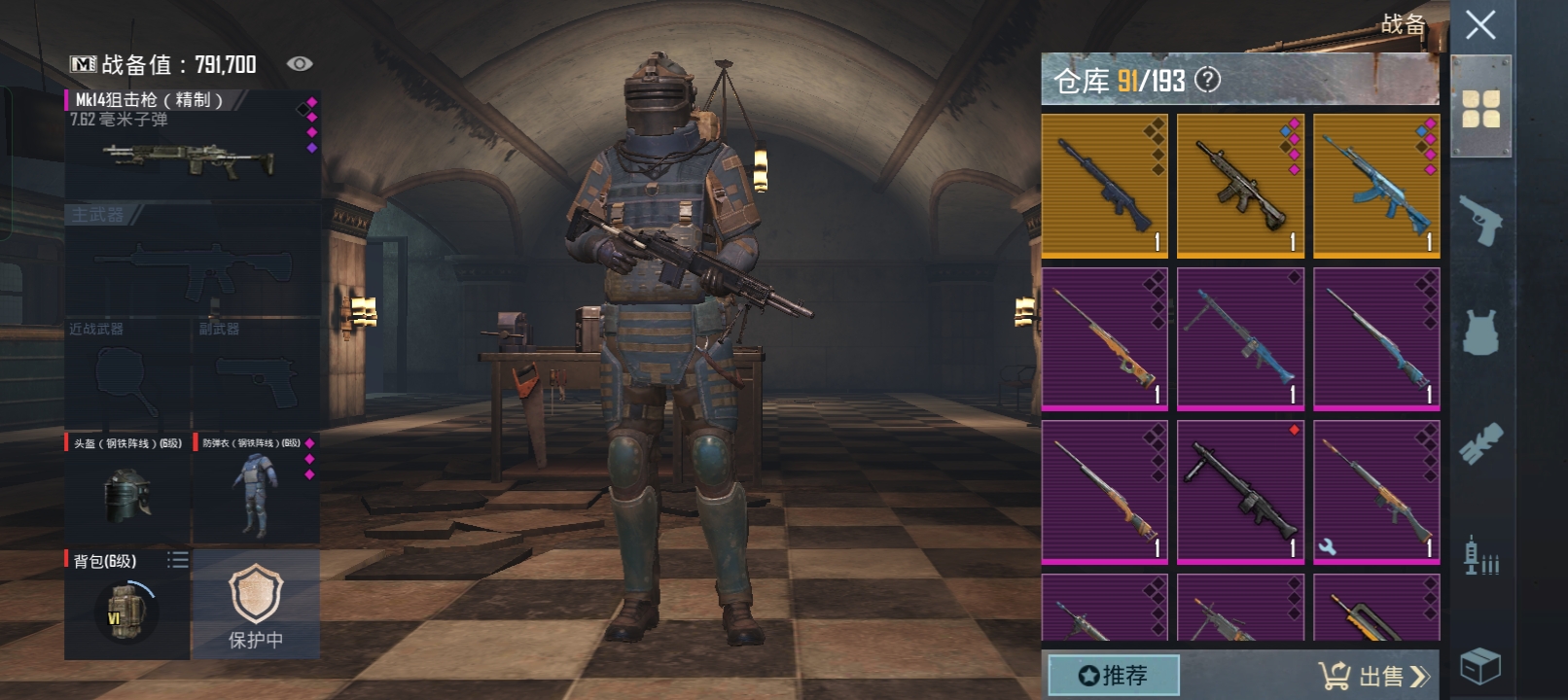Select the black machine gun with red dot

[x=1240, y=491]
